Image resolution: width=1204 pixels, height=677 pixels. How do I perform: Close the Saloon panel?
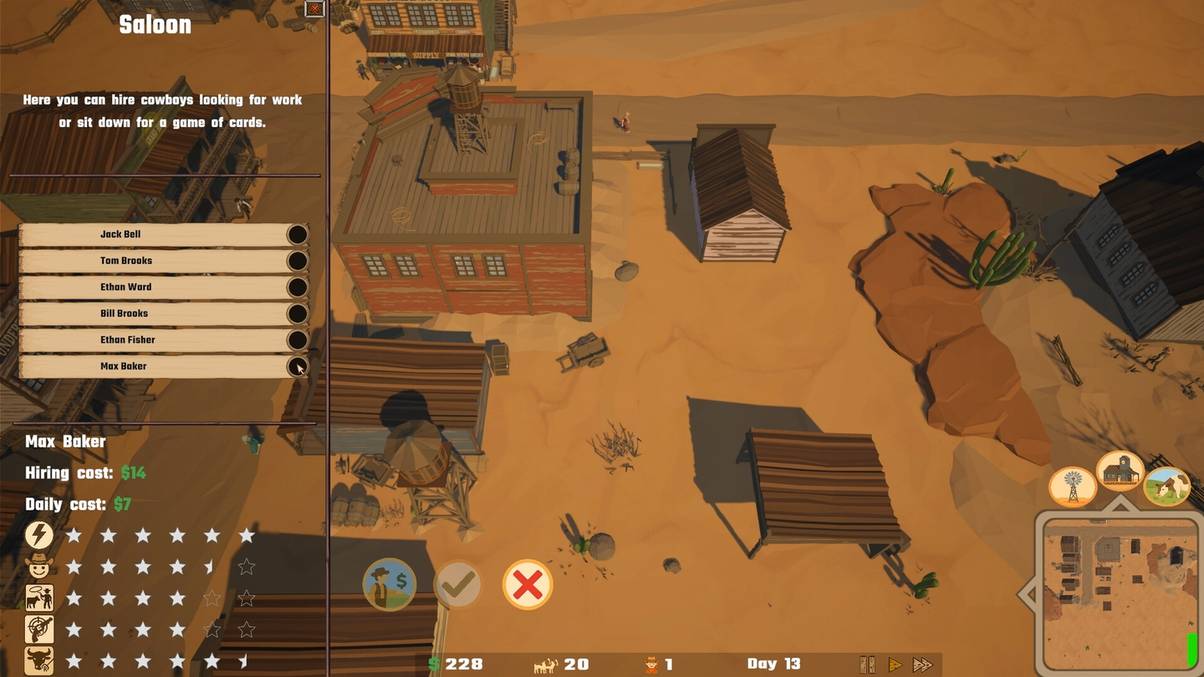tap(315, 9)
